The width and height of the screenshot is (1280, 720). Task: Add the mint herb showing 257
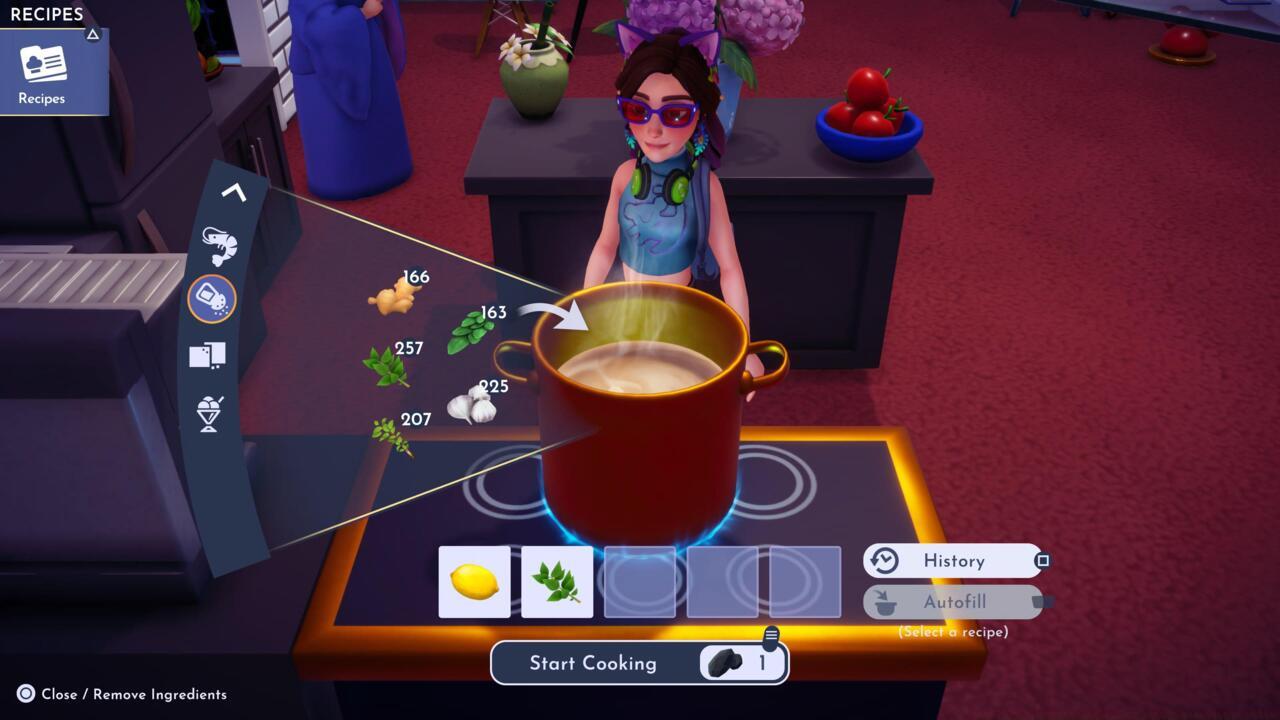[385, 366]
